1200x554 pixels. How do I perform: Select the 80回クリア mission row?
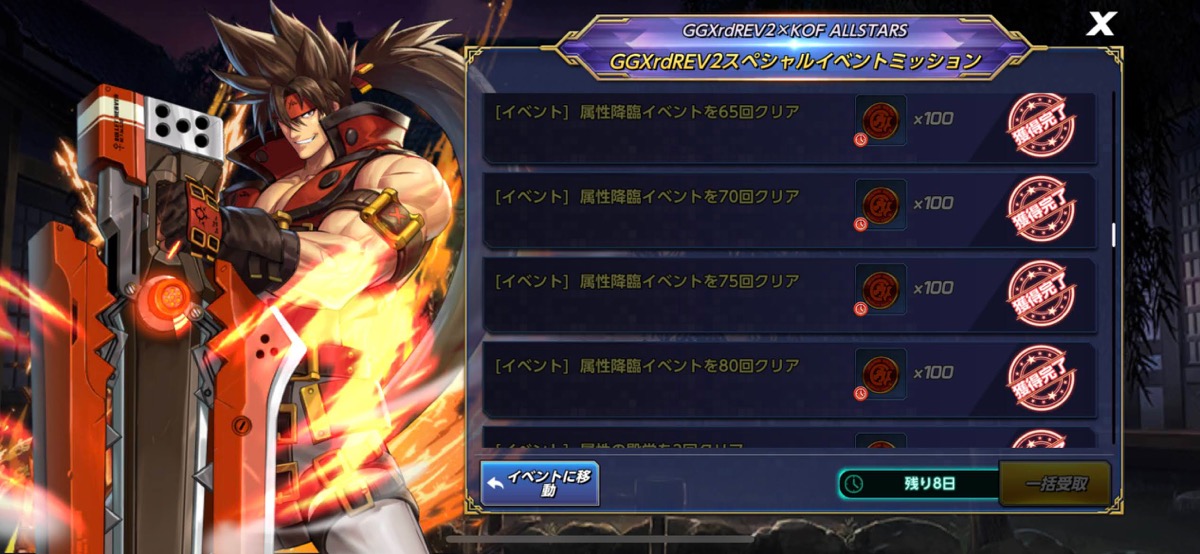(660, 378)
